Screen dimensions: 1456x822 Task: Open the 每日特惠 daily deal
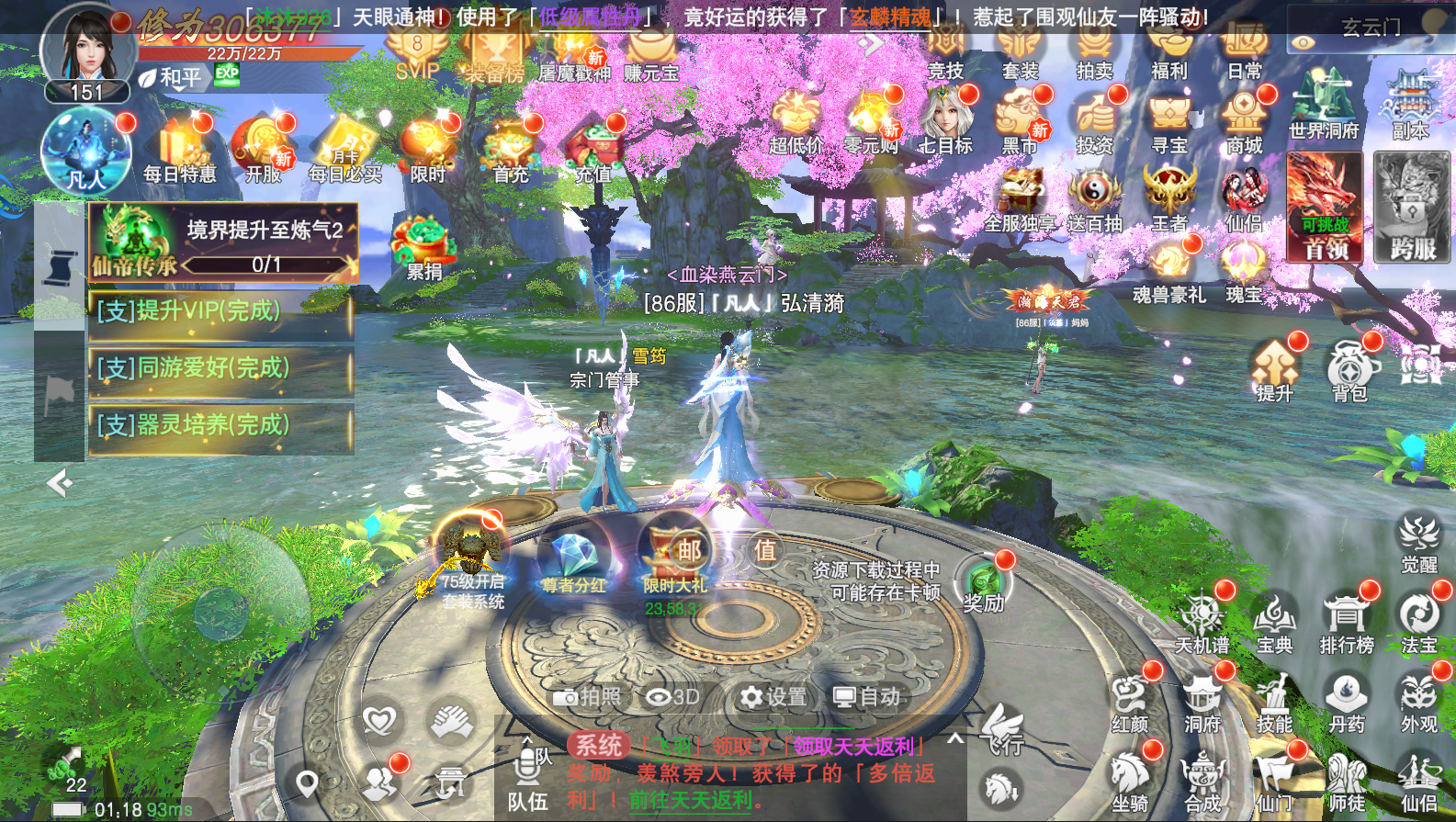point(180,152)
